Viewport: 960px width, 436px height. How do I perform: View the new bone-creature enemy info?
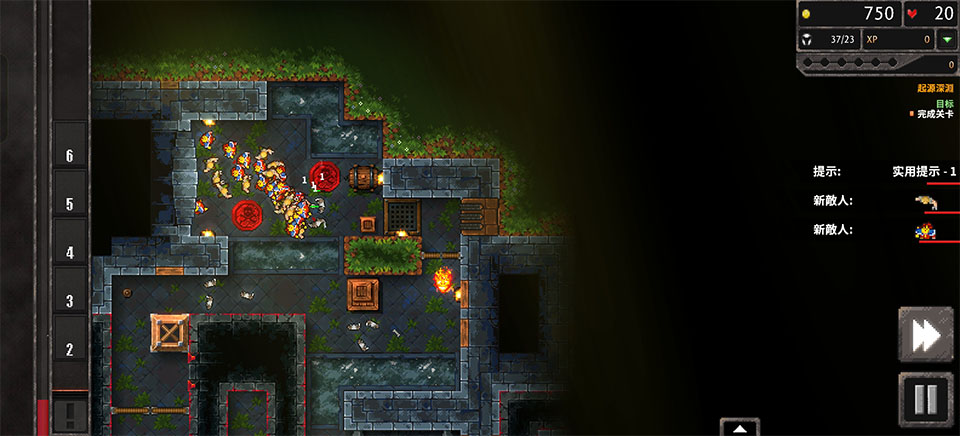coord(926,202)
